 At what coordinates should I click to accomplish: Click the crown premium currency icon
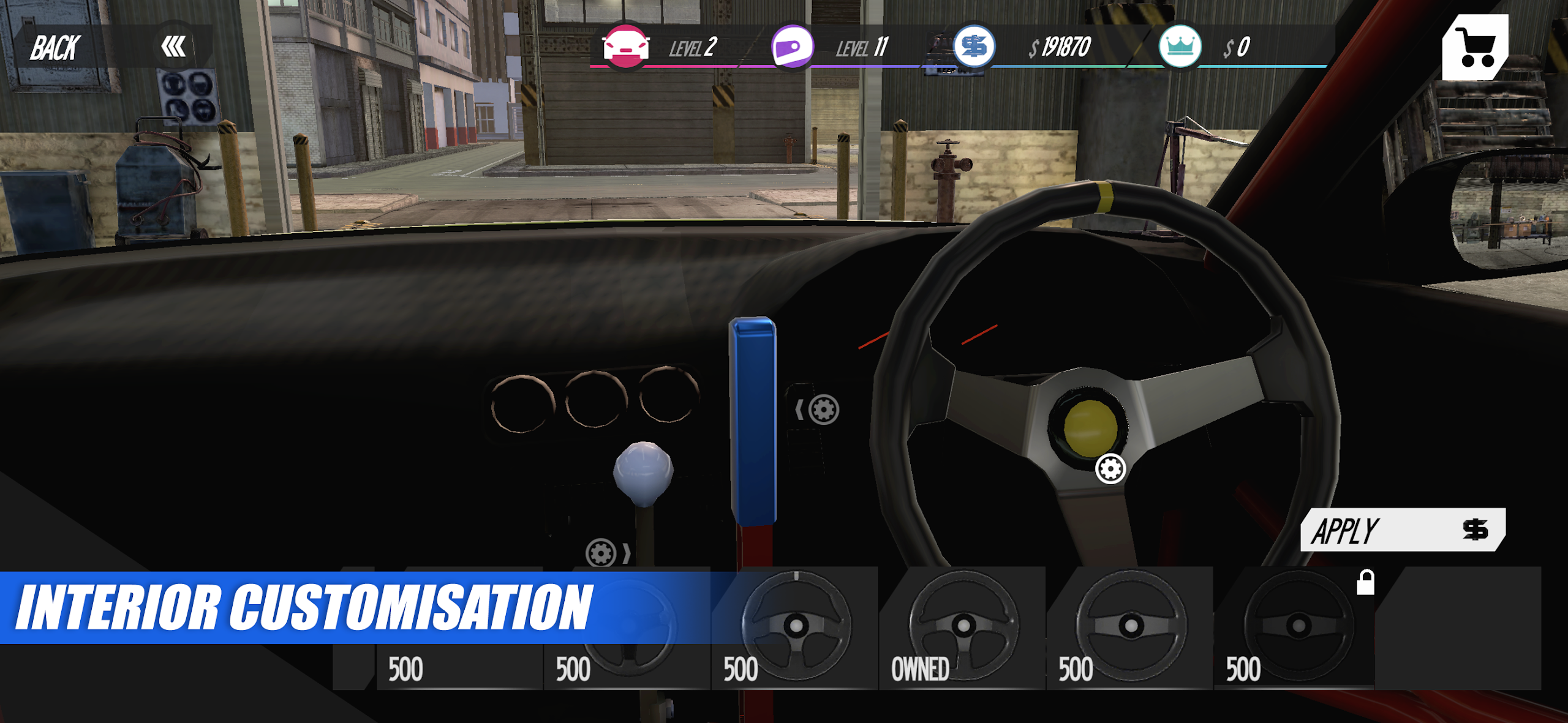coord(1179,46)
